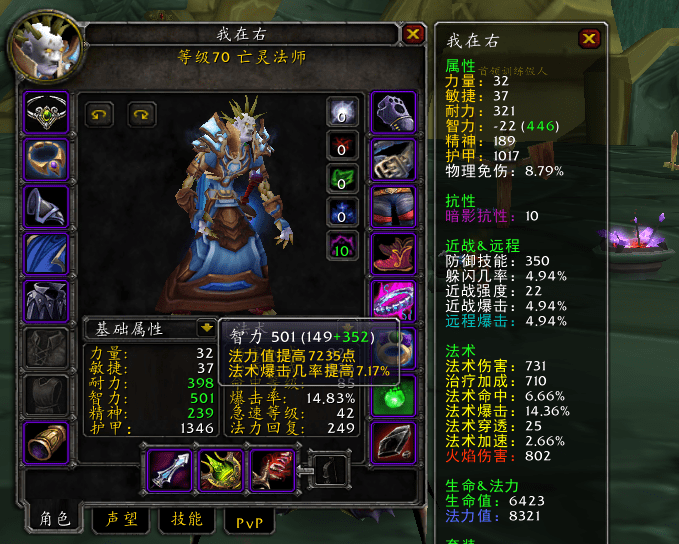Select the green-gem circlet head slot
The width and height of the screenshot is (679, 544).
(x=46, y=113)
